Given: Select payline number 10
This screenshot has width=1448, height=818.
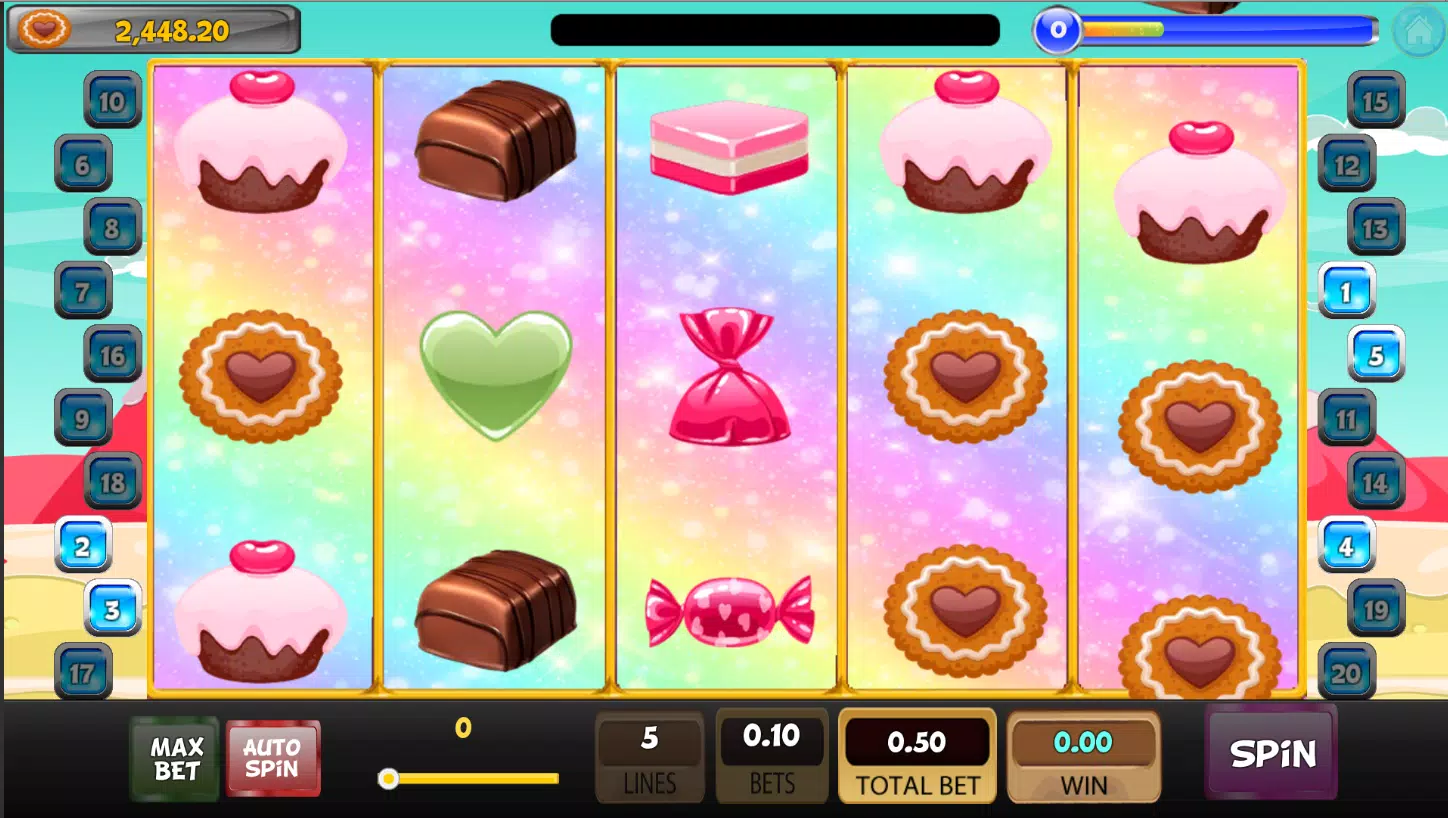Looking at the screenshot, I should (x=112, y=100).
